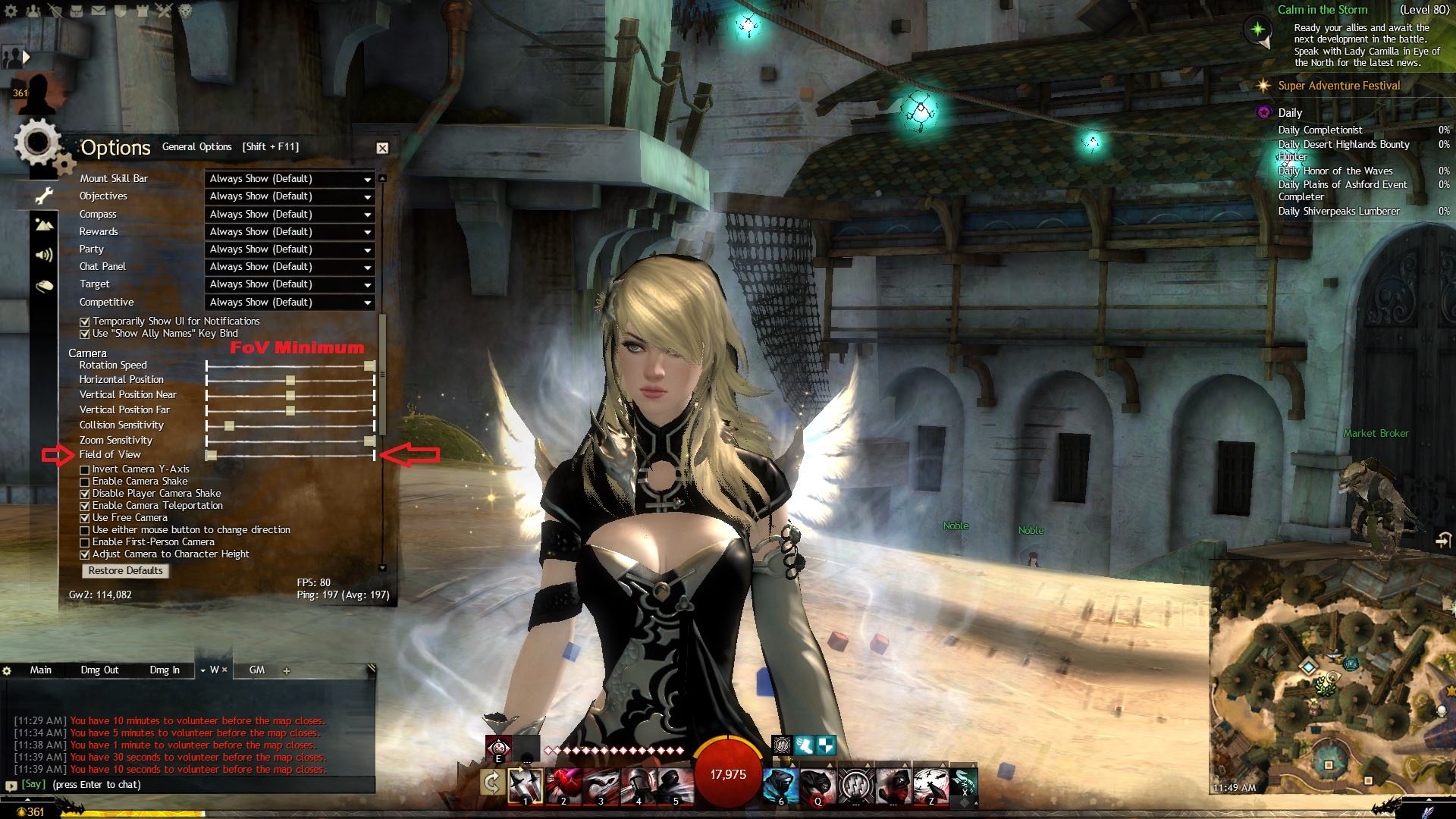
Task: Click the Rotation Speed slider
Action: click(x=290, y=366)
